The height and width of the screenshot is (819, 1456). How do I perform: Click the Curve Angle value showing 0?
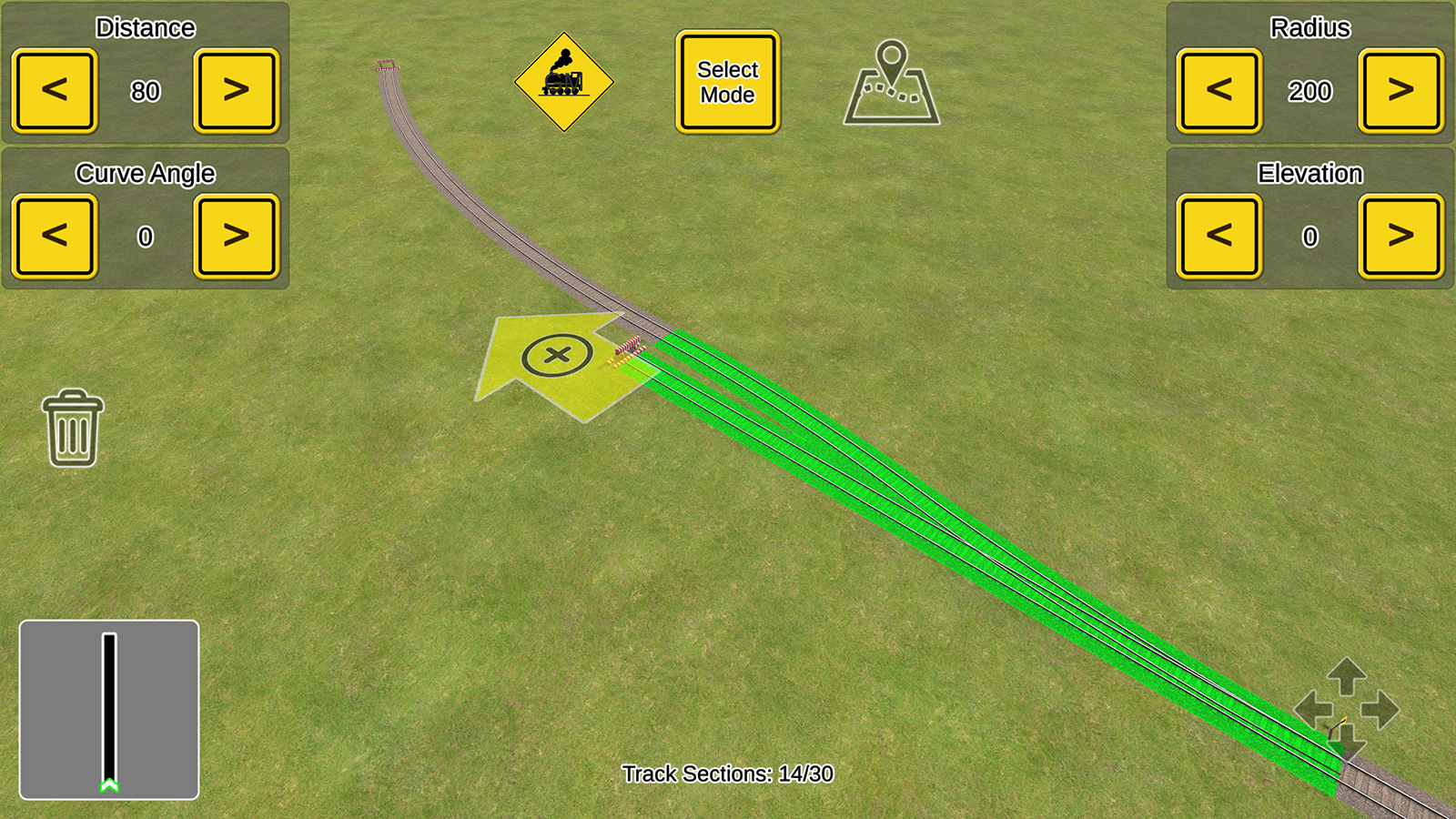(x=146, y=235)
